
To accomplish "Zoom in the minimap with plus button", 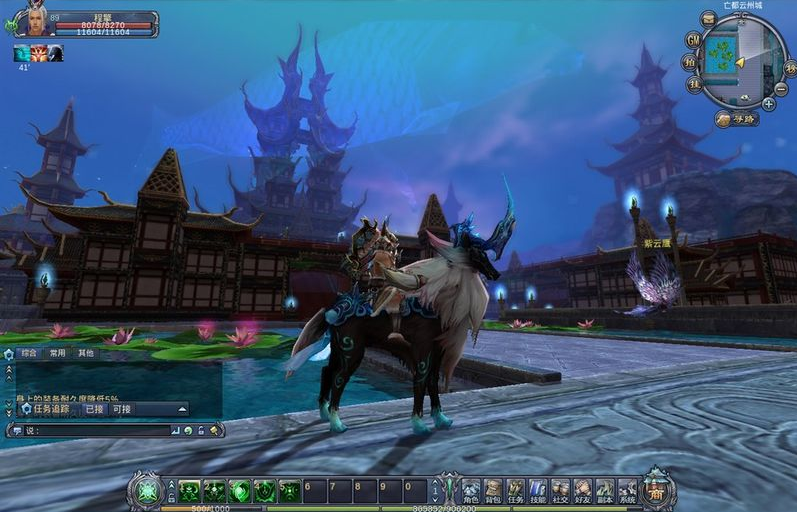I will point(768,103).
